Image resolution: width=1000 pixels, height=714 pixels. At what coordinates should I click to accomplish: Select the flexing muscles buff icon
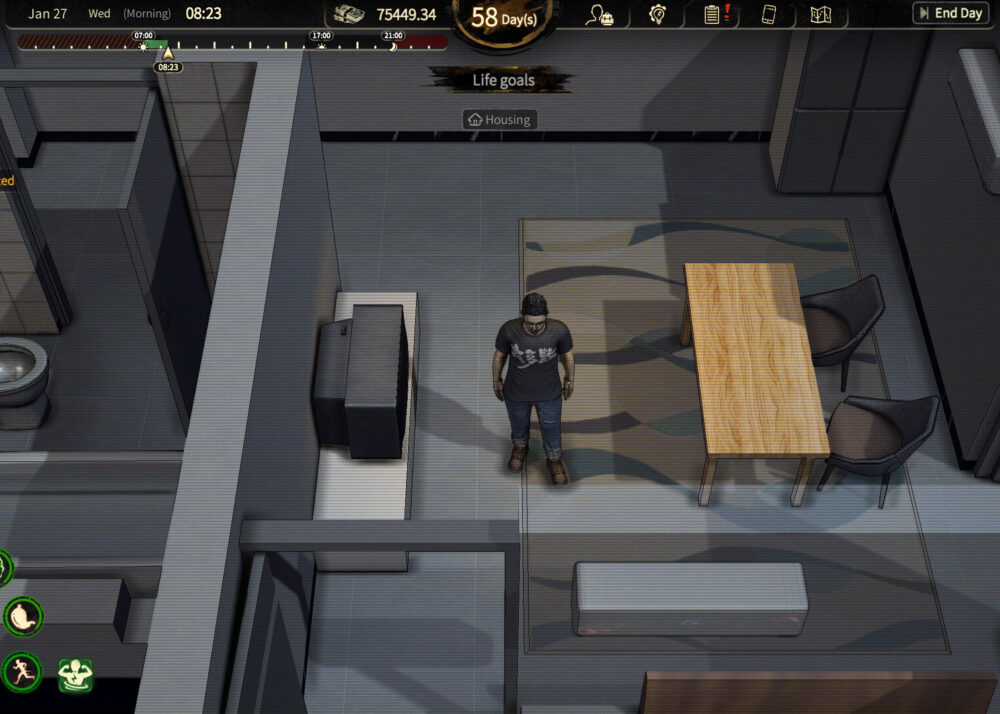coord(75,676)
